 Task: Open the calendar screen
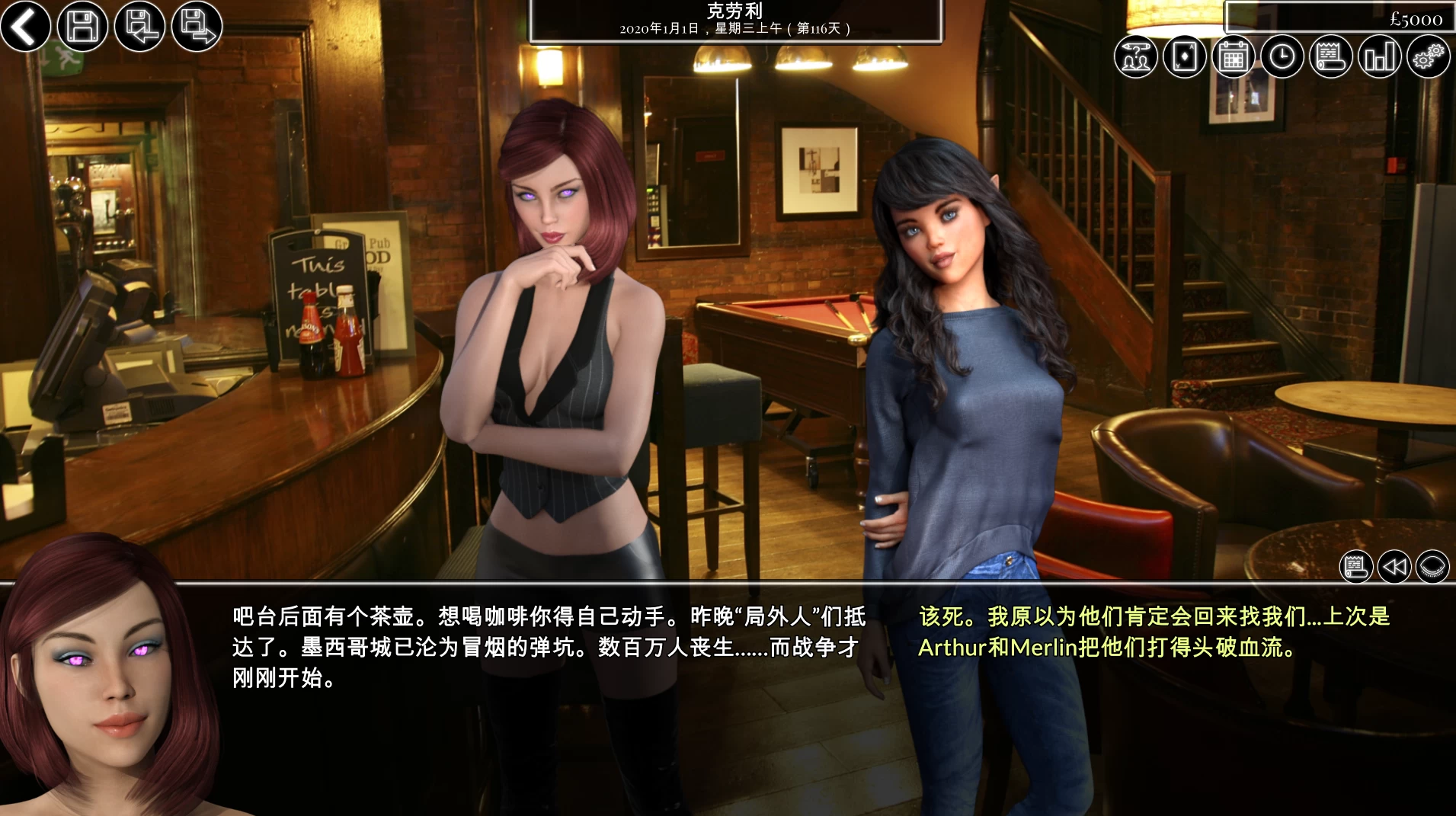pyautogui.click(x=1233, y=56)
